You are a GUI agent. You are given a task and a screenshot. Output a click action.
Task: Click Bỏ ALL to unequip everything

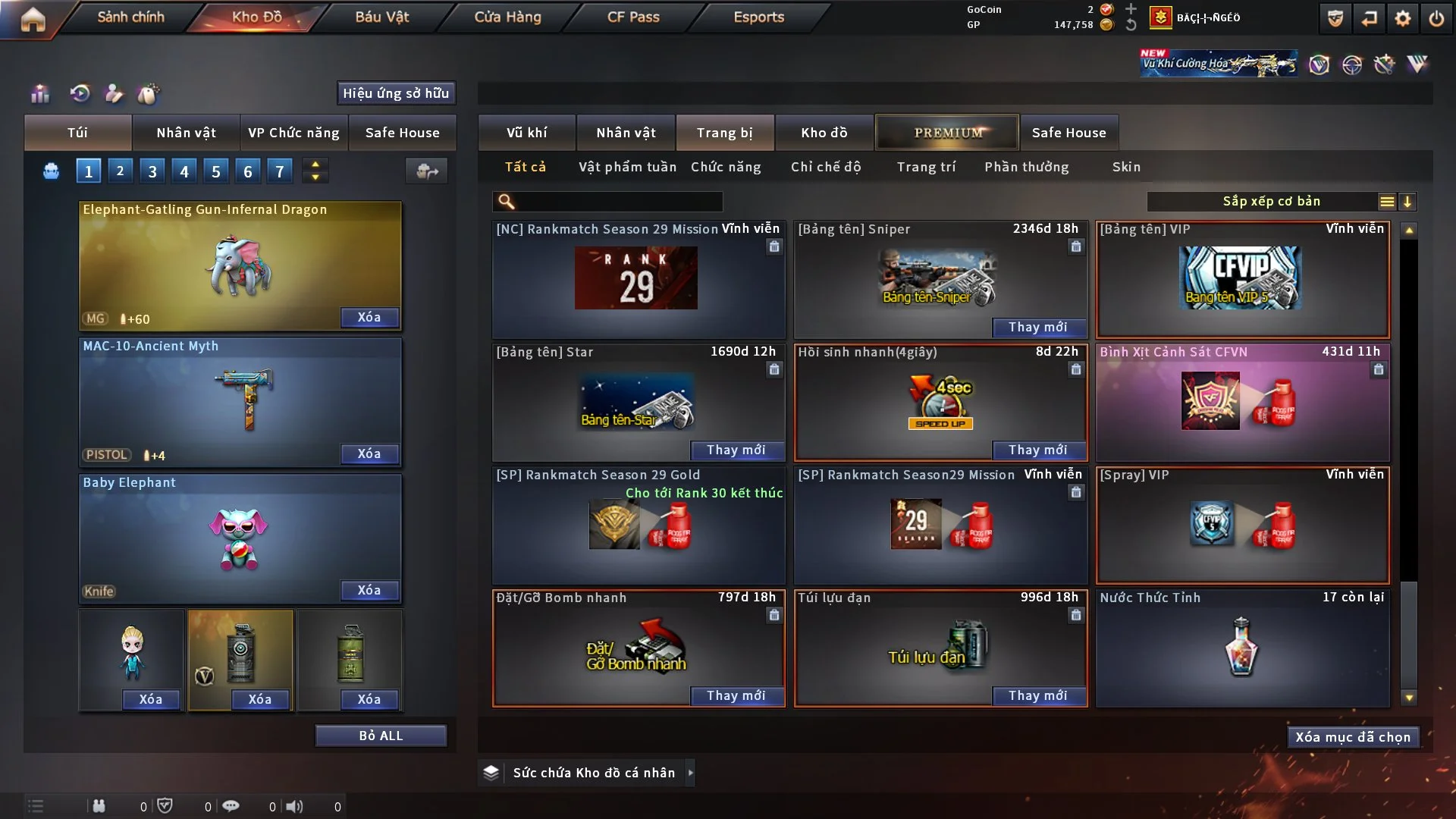(381, 736)
